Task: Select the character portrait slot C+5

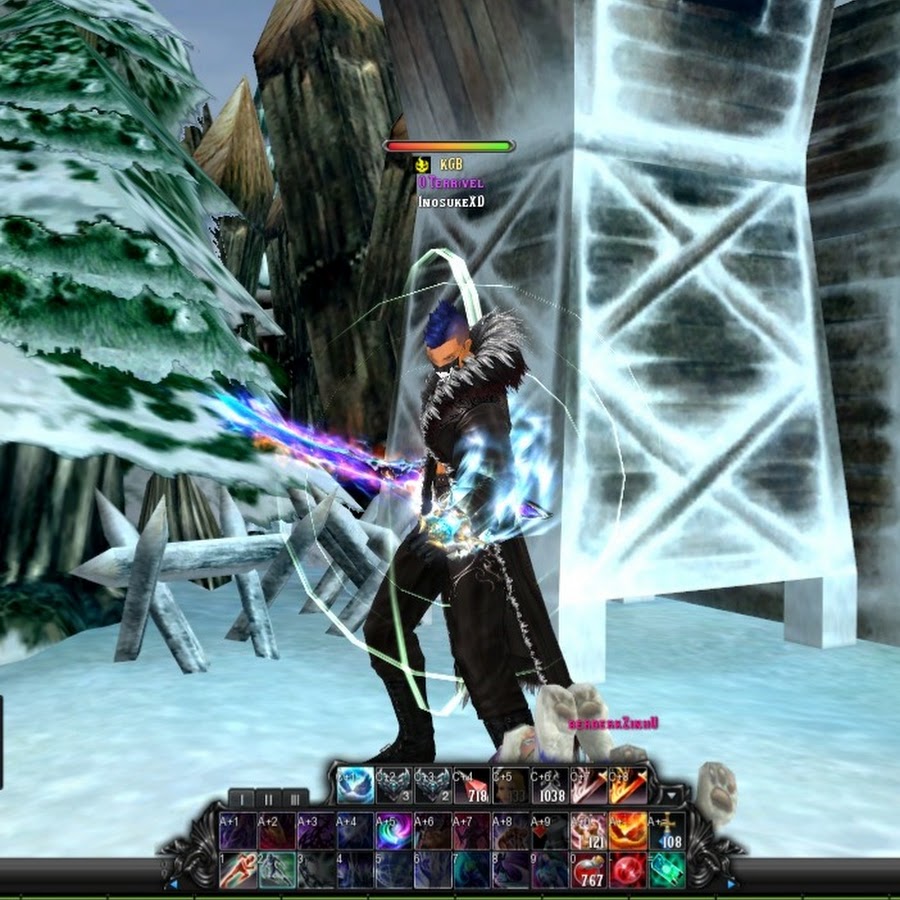Action: point(510,786)
